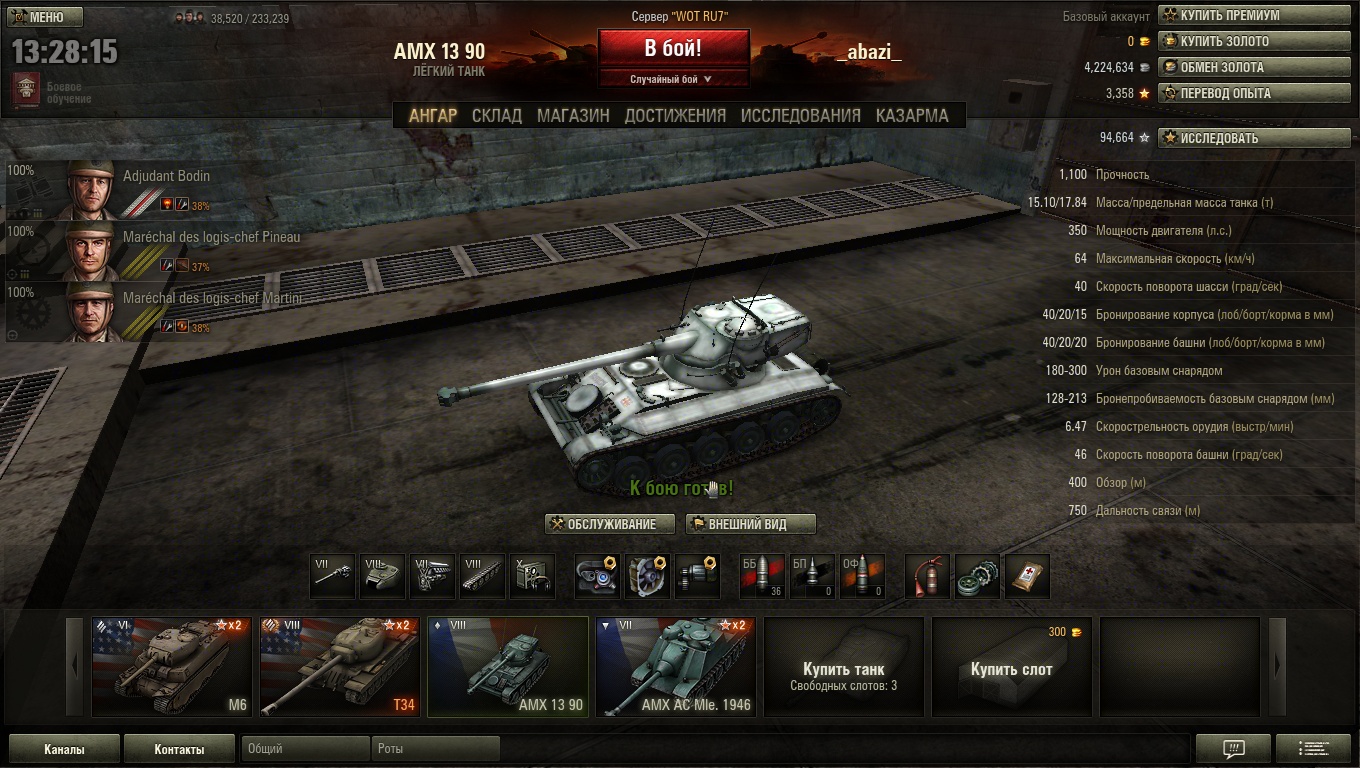Screen dimensions: 1360x768
Task: Open the МЕНЮ button
Action: 46,17
